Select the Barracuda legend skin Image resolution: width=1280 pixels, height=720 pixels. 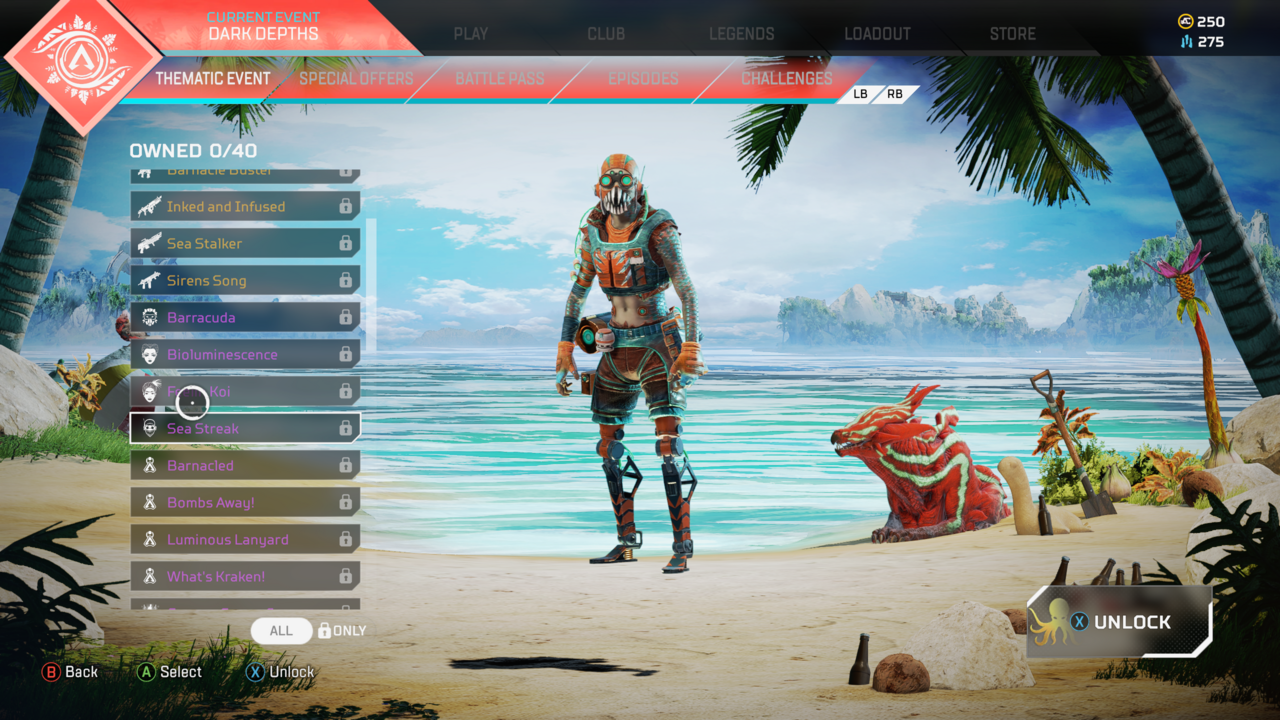pos(245,318)
